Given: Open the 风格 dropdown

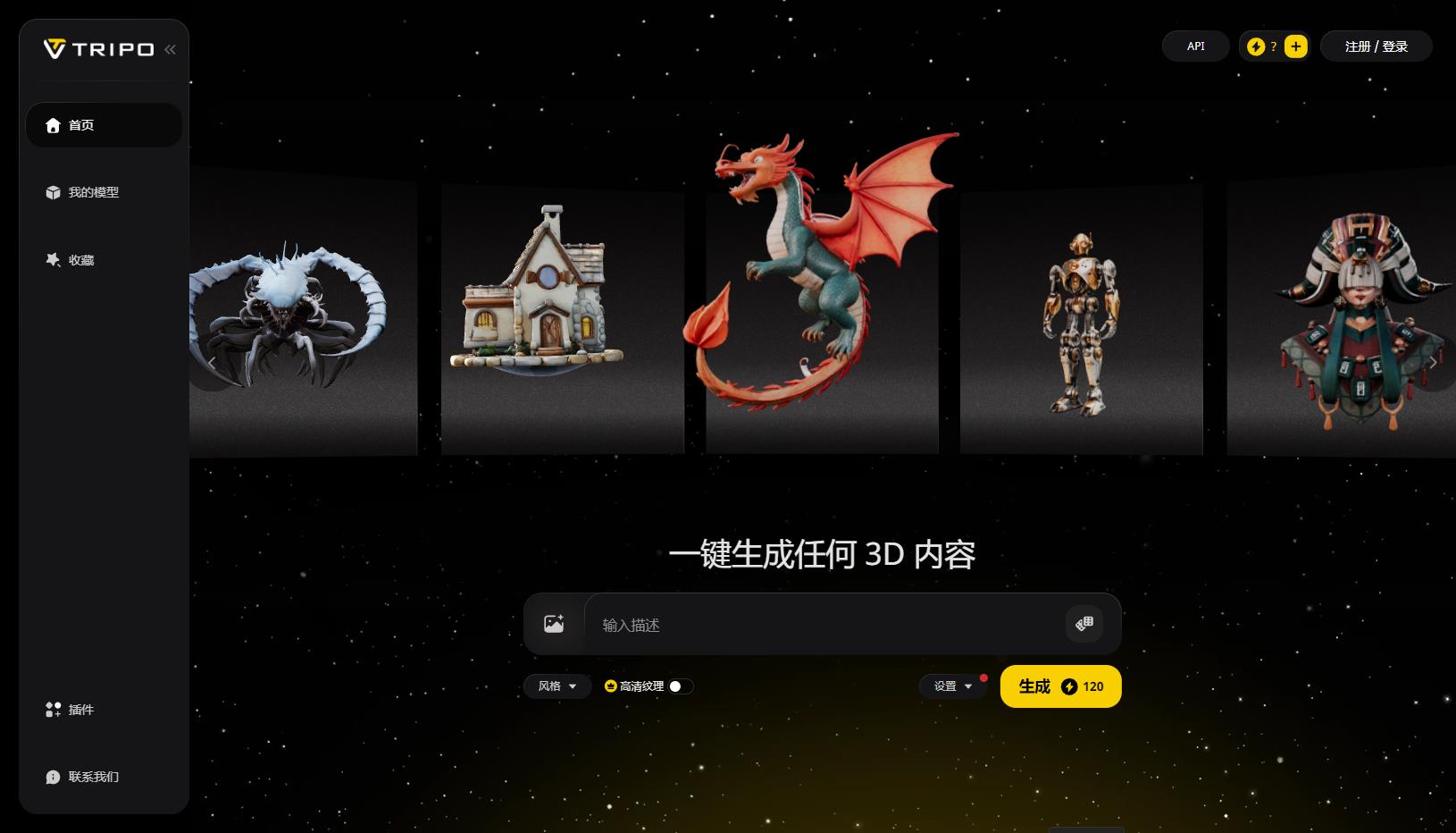Looking at the screenshot, I should [x=557, y=686].
